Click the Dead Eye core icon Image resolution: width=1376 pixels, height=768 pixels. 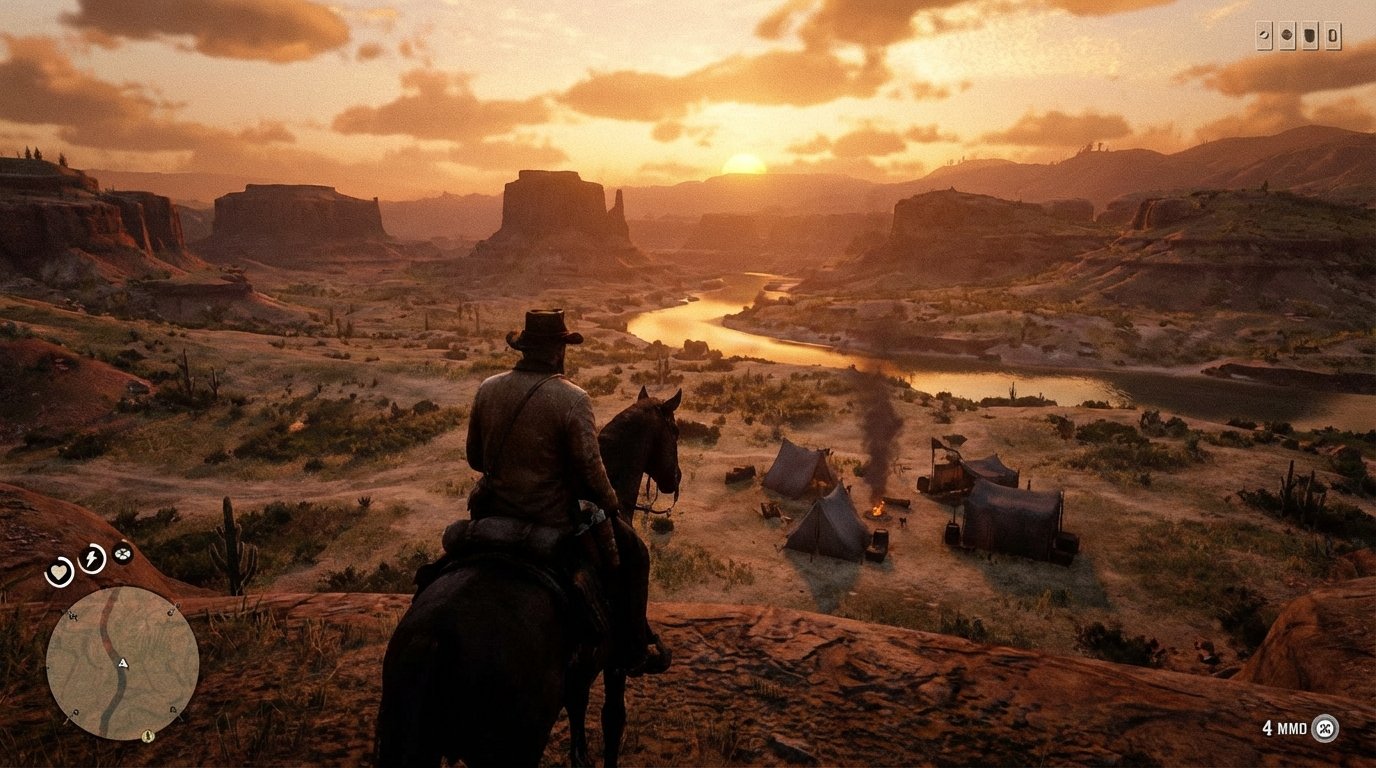122,553
